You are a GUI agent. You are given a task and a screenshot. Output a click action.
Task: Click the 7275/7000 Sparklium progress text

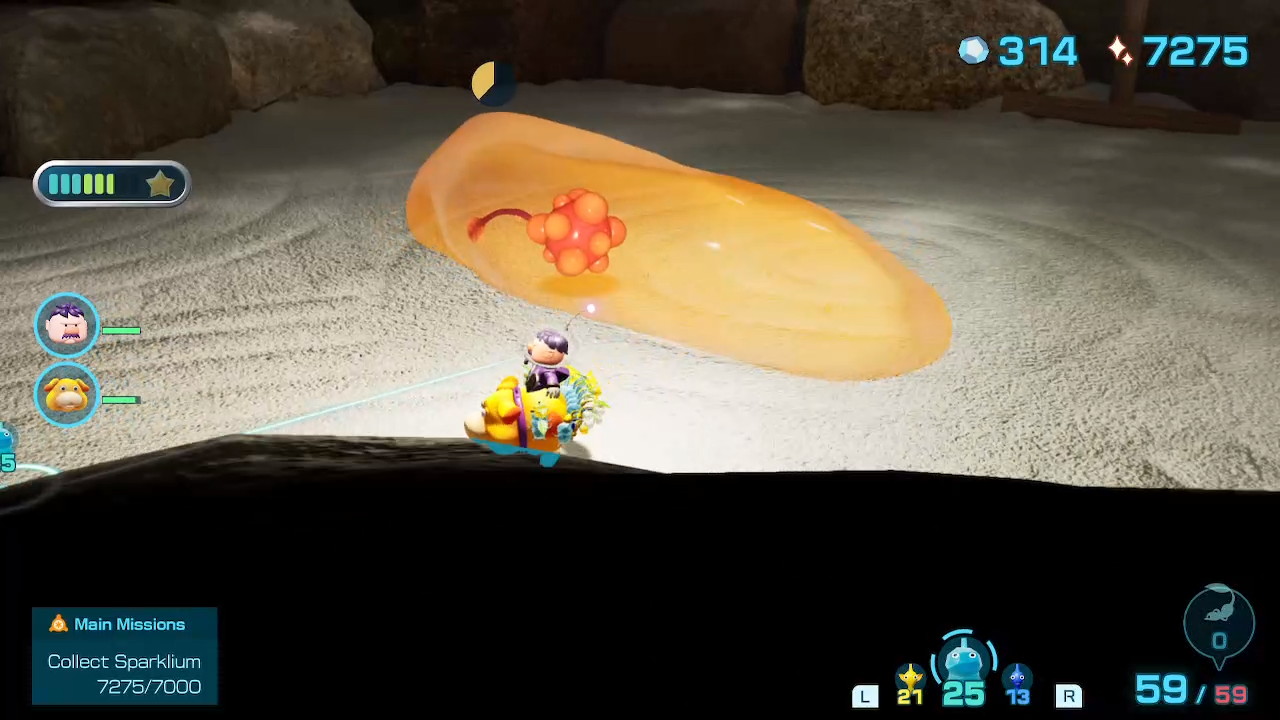[x=148, y=687]
